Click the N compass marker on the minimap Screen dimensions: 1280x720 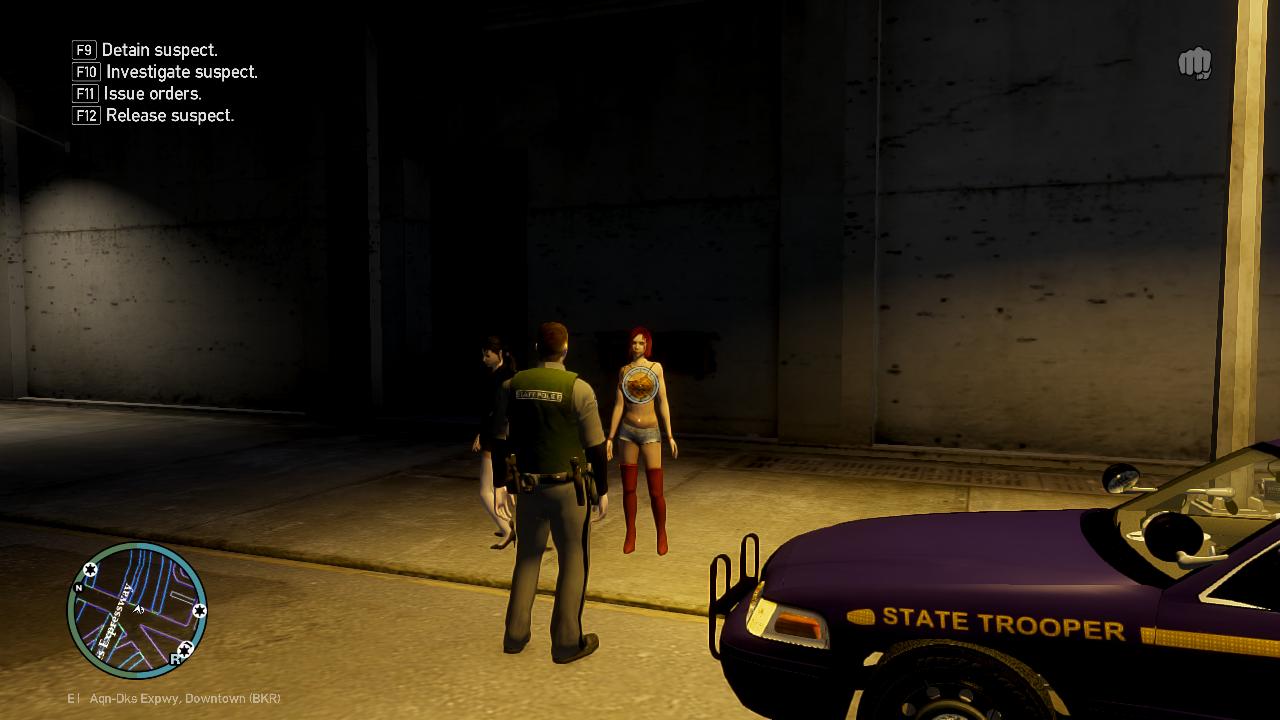78,586
